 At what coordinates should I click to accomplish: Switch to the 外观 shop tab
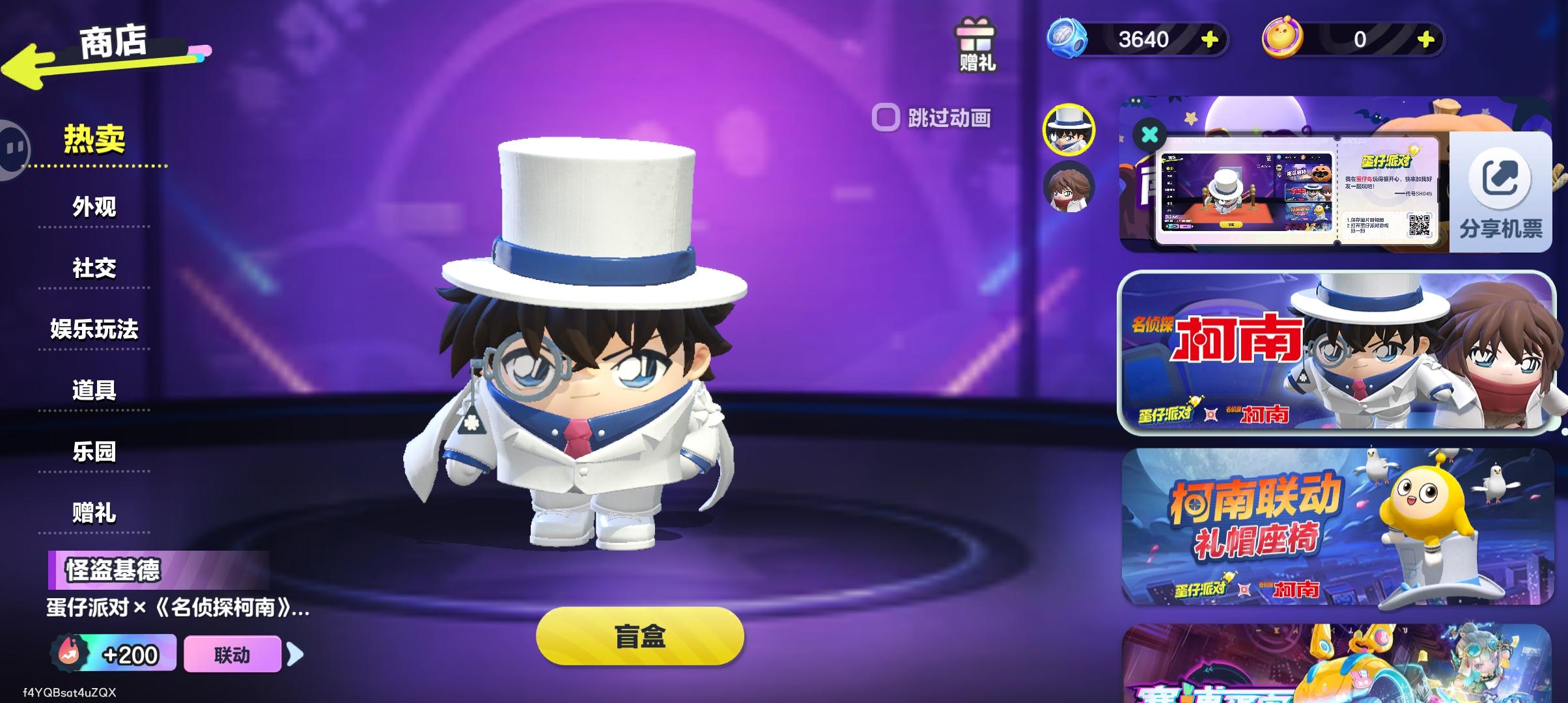click(x=93, y=208)
